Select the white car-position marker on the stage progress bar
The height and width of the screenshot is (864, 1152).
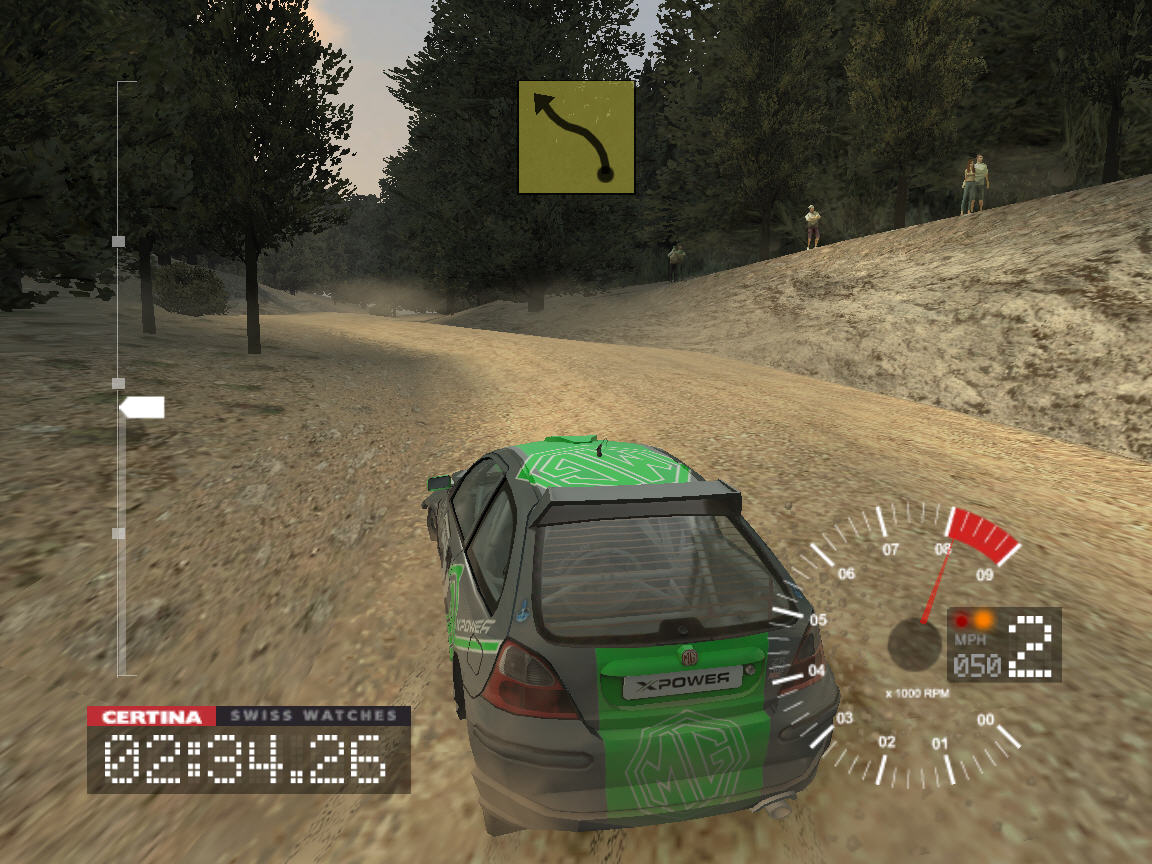(x=142, y=407)
